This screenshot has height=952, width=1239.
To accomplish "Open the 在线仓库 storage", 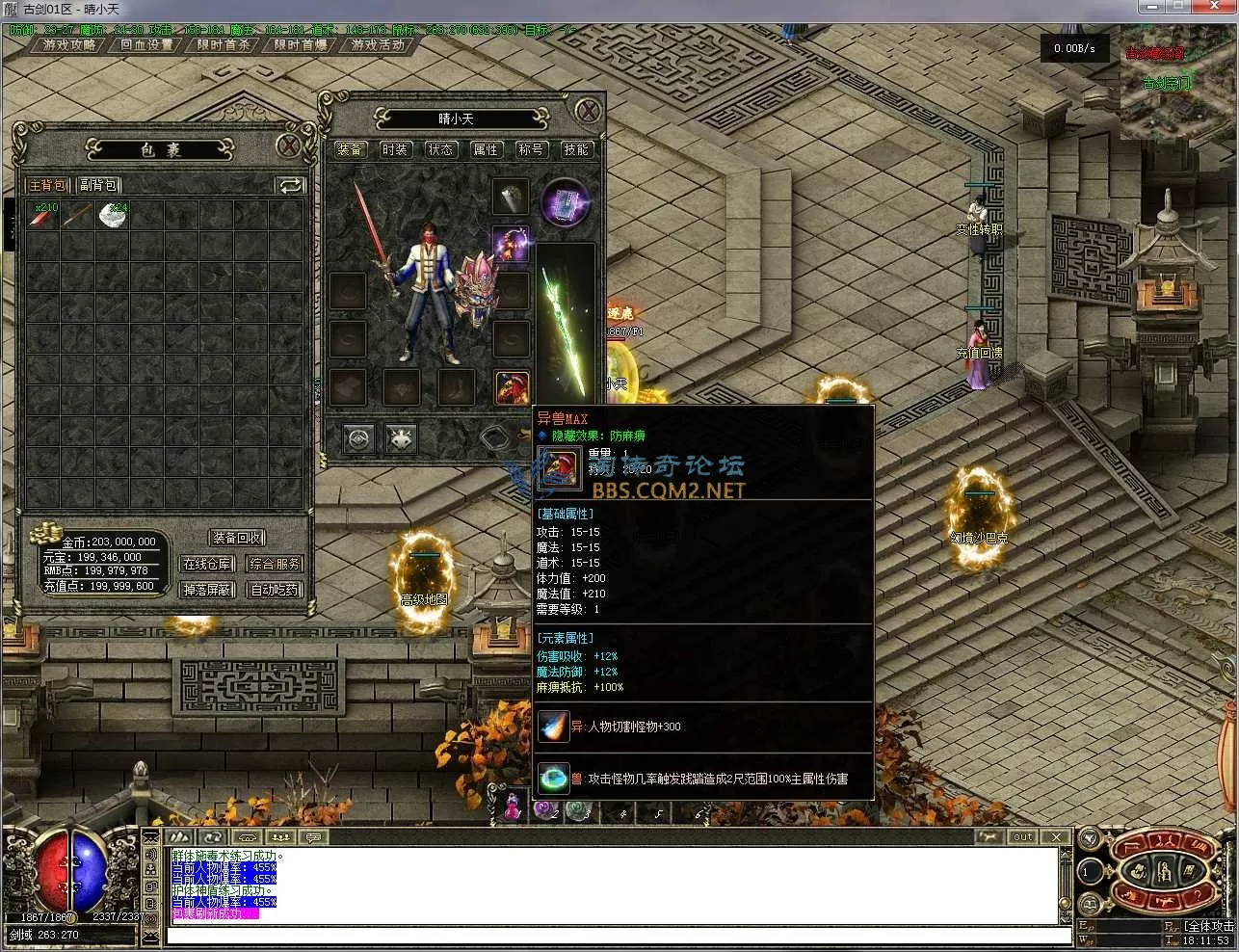I will tap(207, 564).
